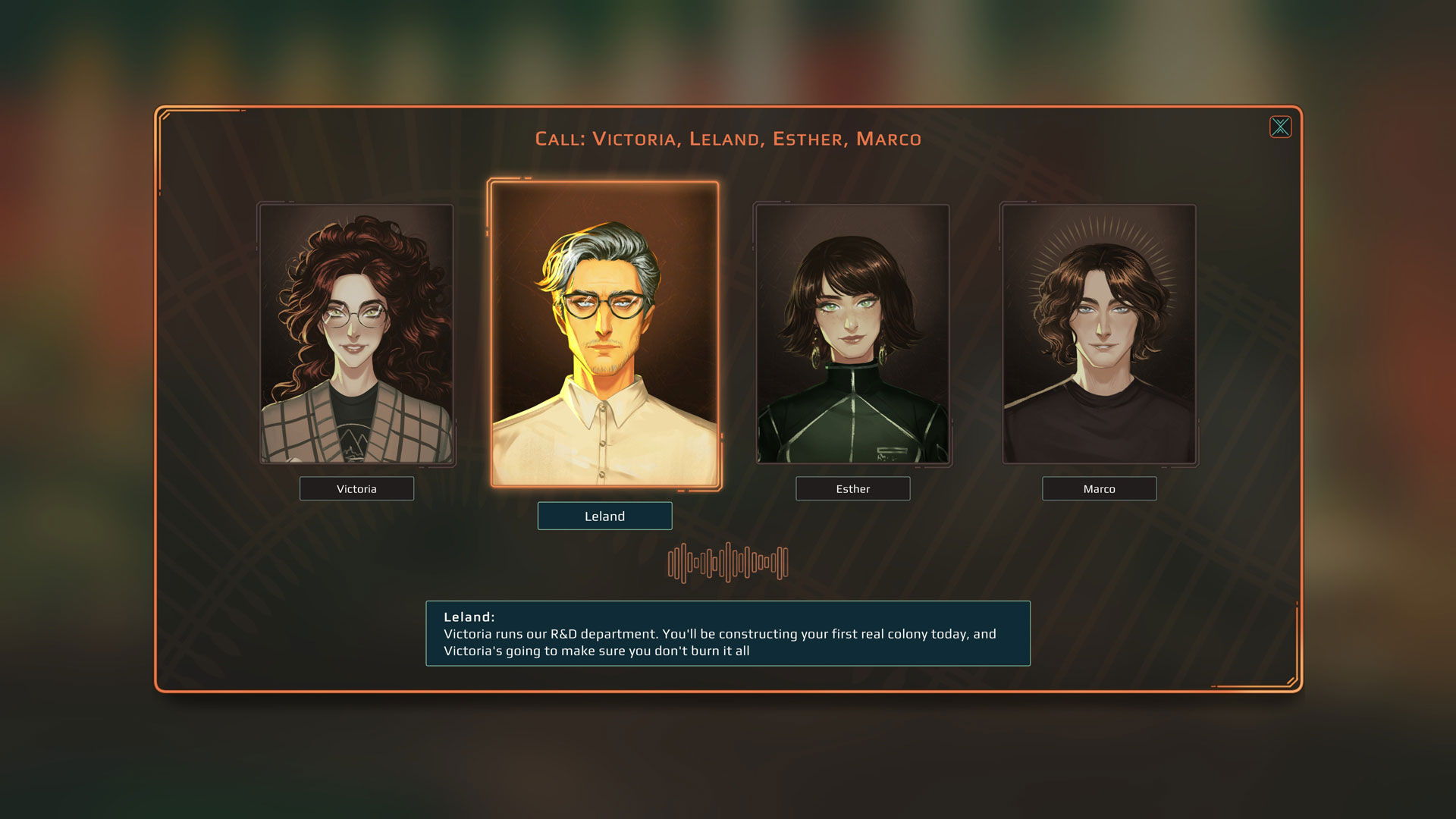
Task: Choose Esther's portrait card
Action: coord(852,334)
